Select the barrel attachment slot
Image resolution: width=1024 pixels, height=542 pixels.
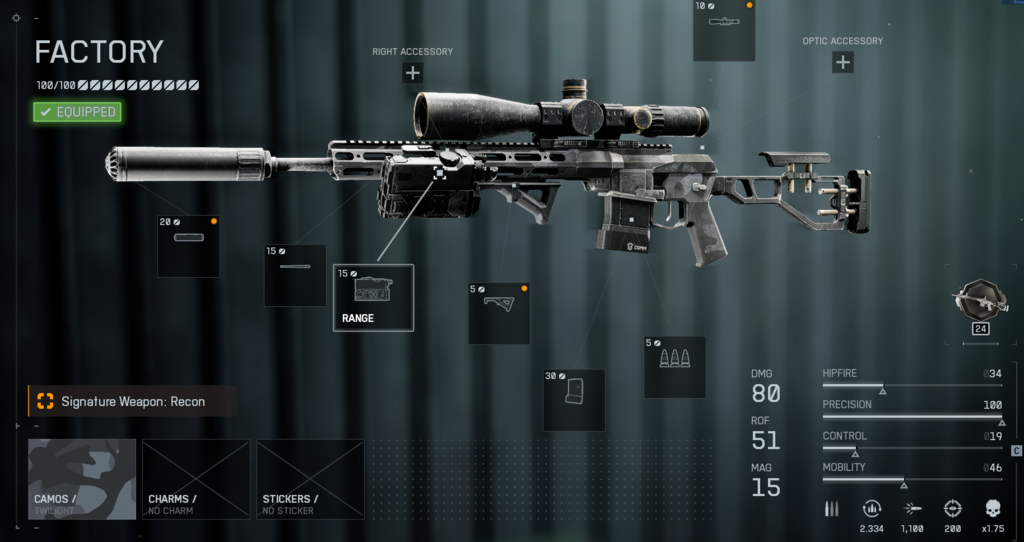point(295,275)
